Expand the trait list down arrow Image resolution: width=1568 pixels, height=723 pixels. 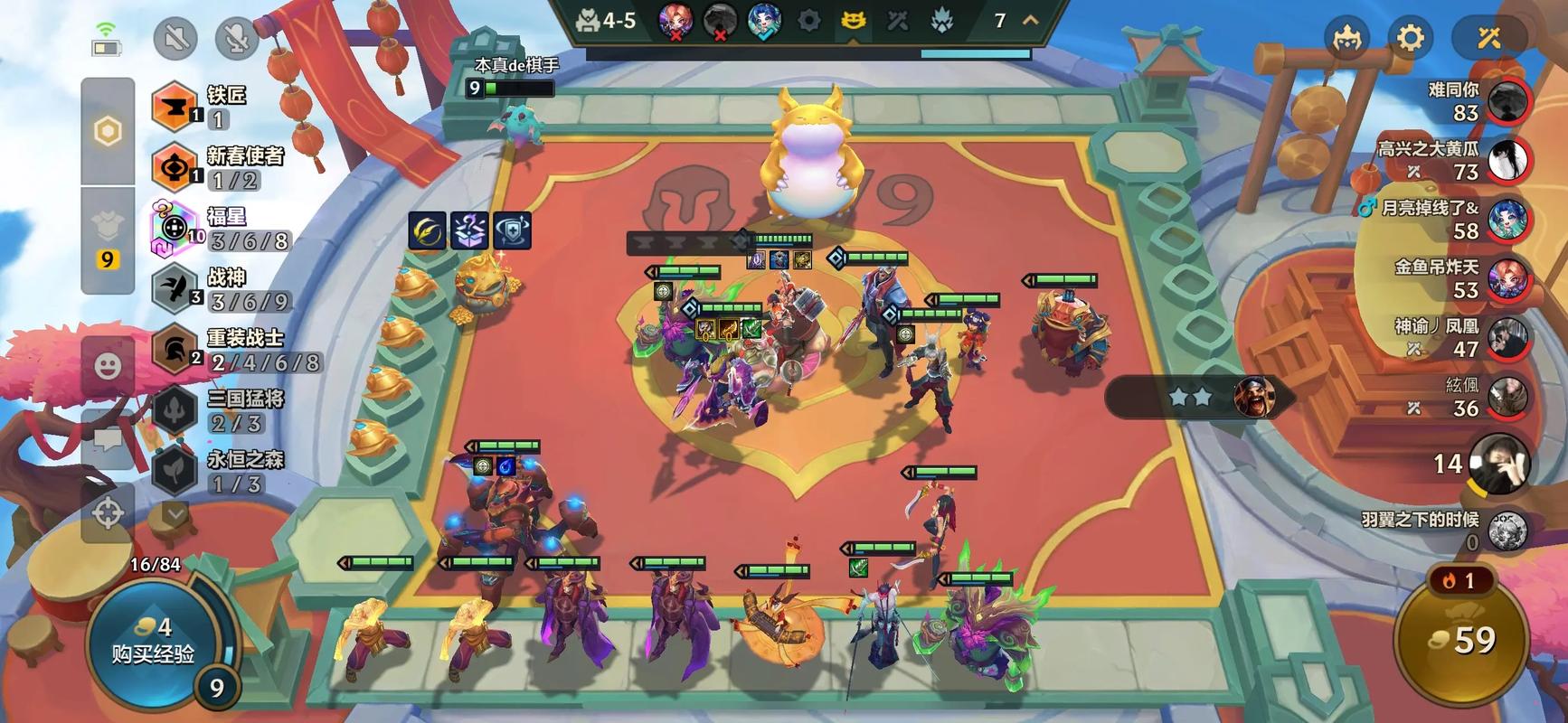[x=175, y=513]
